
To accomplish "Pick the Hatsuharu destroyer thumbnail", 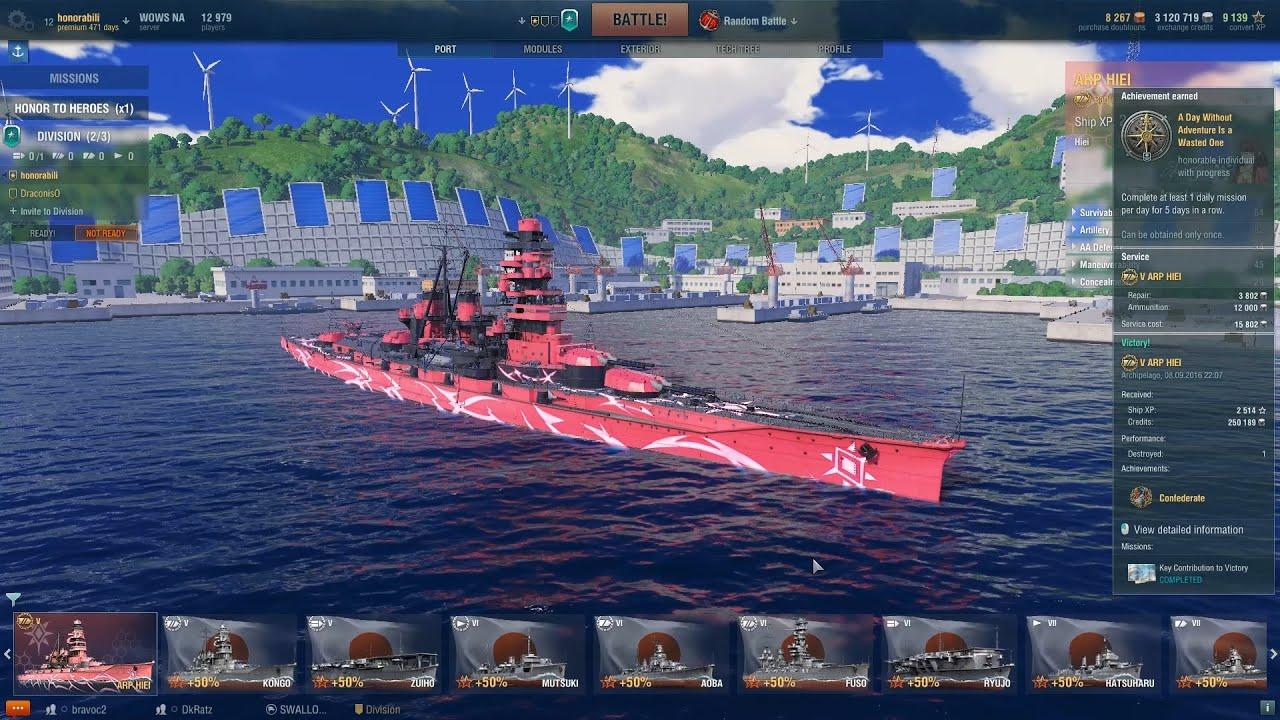I will pos(1094,651).
